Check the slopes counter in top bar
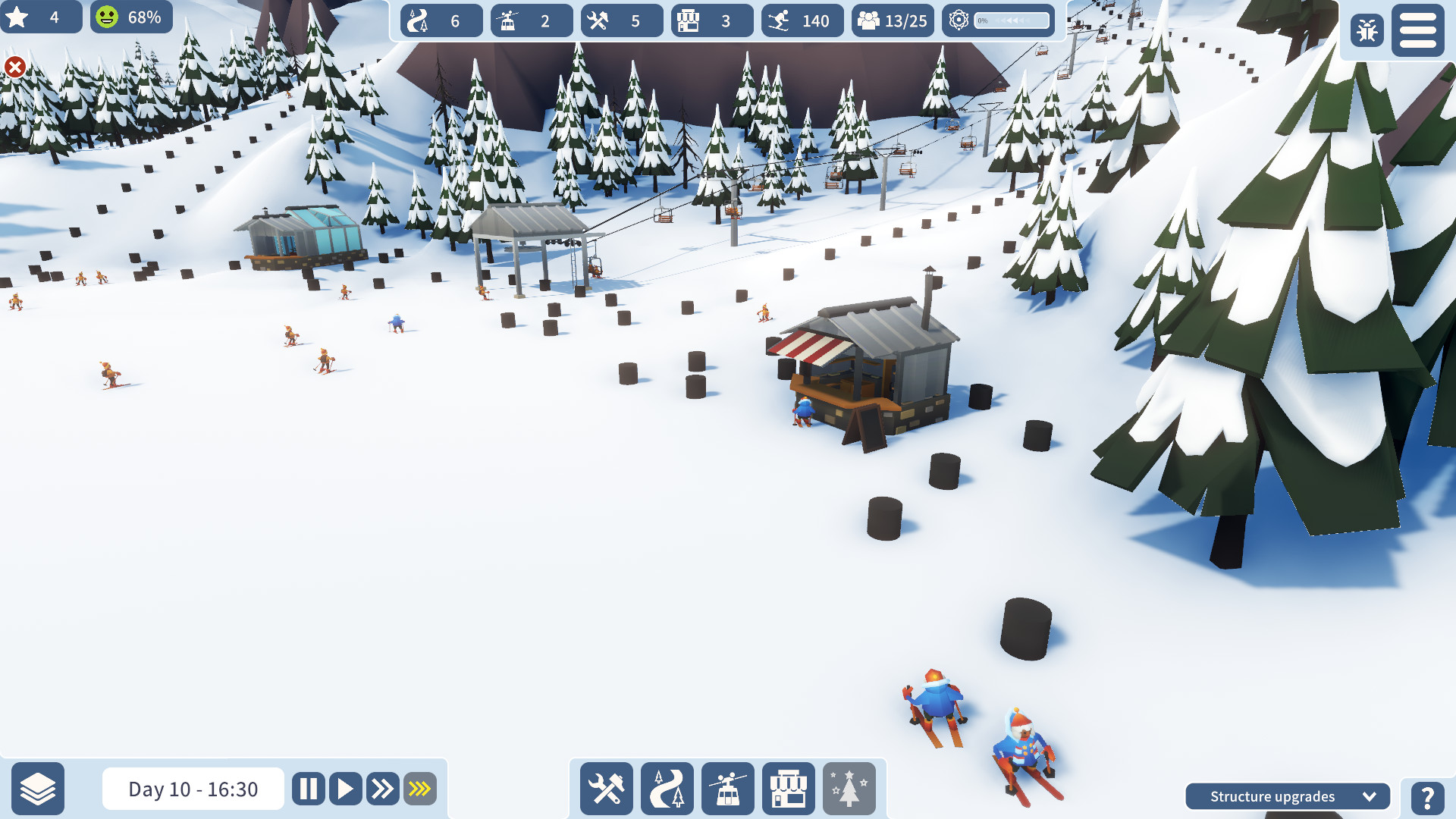The image size is (1456, 819). (x=440, y=20)
